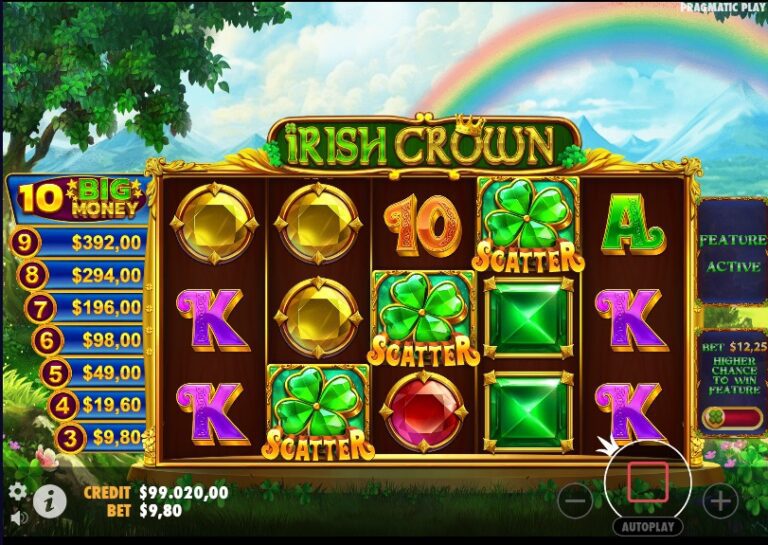This screenshot has height=545, width=768.
Task: Open the Autoplay options
Action: pyautogui.click(x=648, y=527)
